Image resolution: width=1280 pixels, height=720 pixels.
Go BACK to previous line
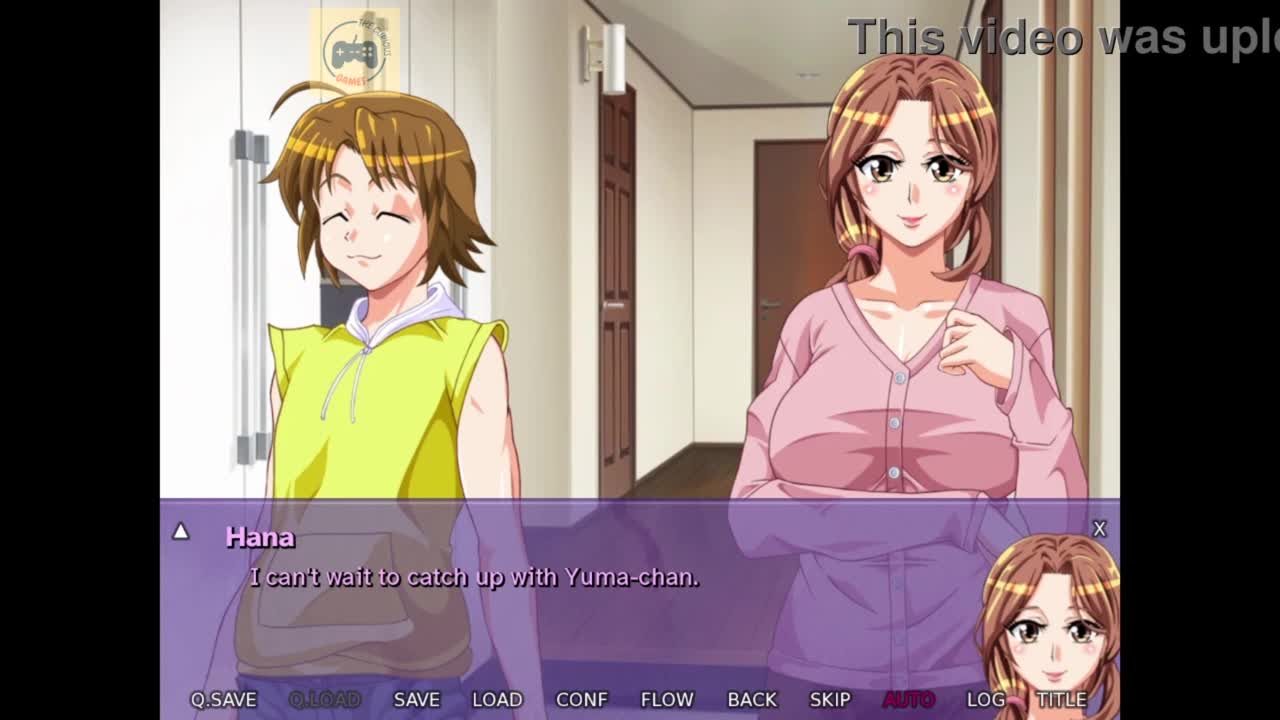point(752,700)
